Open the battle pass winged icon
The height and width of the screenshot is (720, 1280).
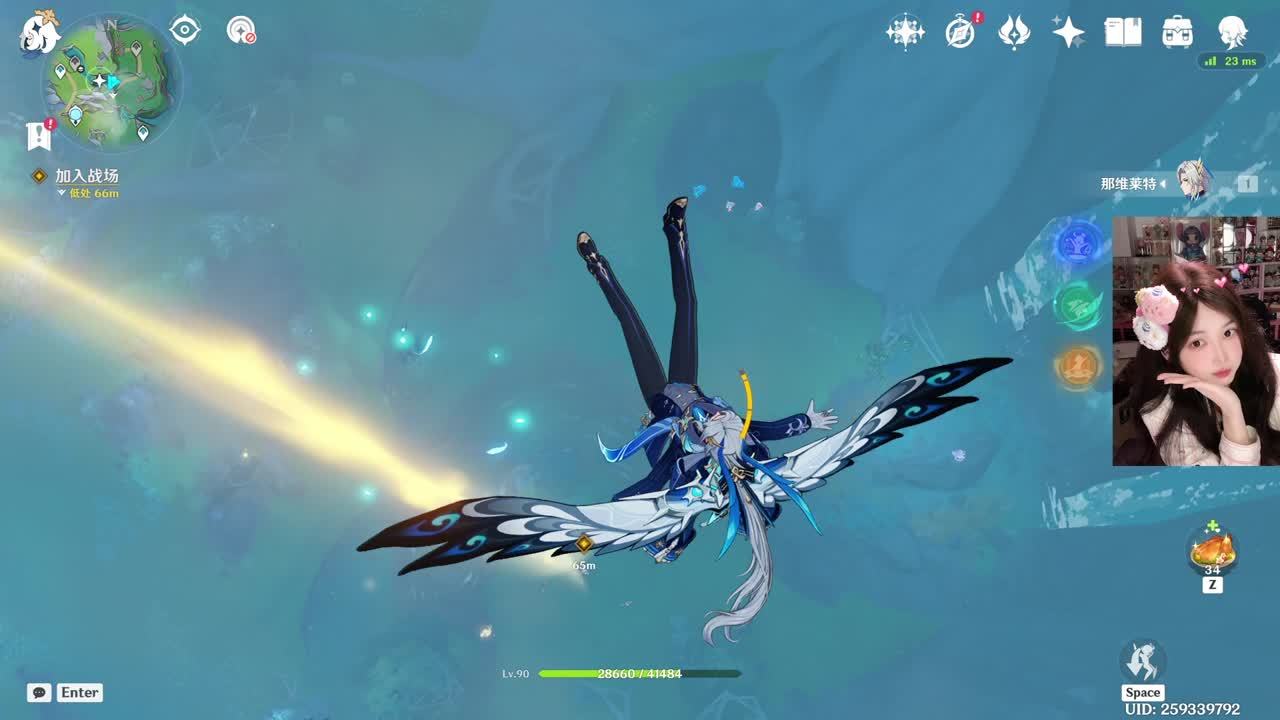[1014, 32]
